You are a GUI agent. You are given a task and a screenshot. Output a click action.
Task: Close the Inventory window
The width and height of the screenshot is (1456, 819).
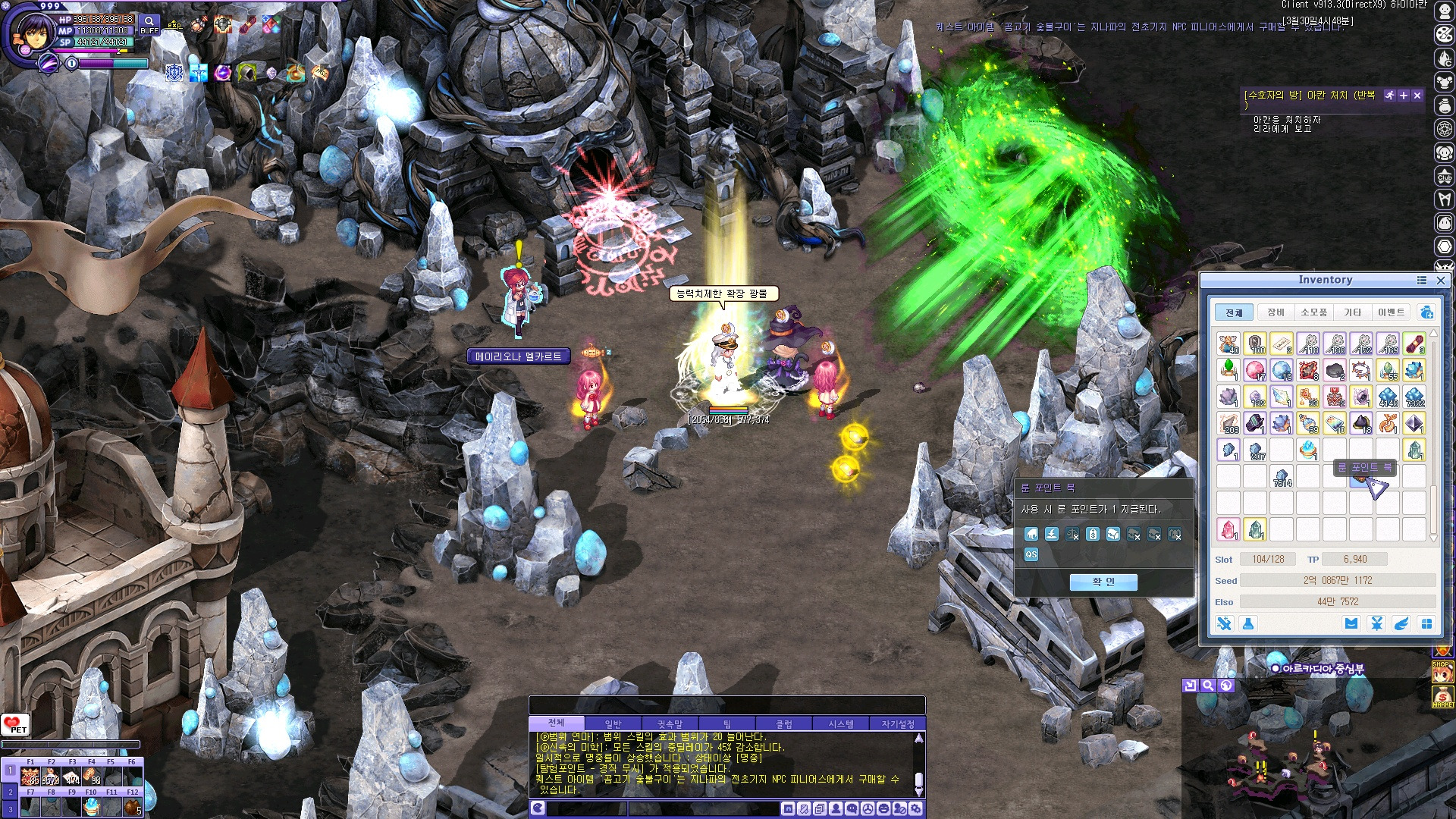1441,281
